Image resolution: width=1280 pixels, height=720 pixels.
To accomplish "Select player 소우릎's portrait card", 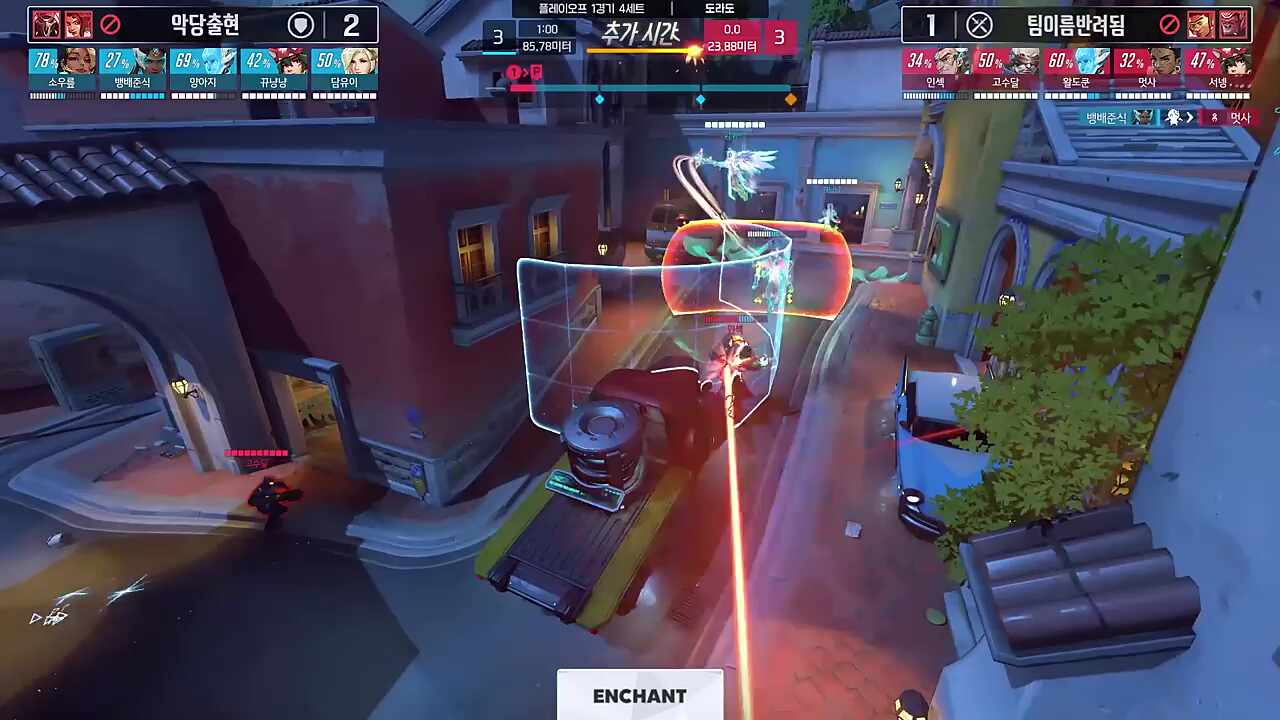I will coord(62,70).
